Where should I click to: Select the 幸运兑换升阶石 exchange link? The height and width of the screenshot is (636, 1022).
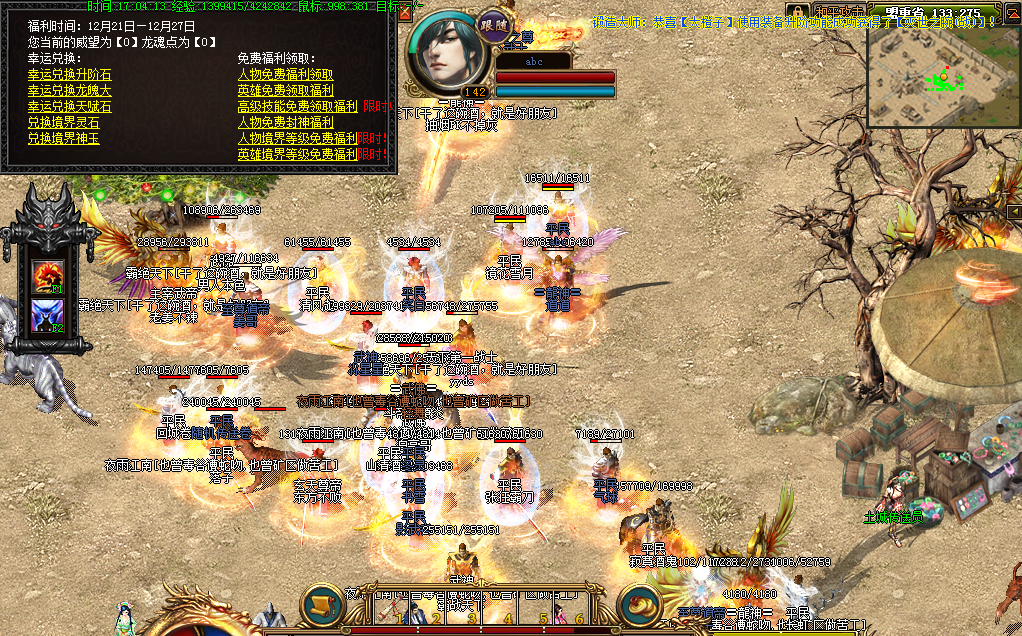[x=69, y=74]
